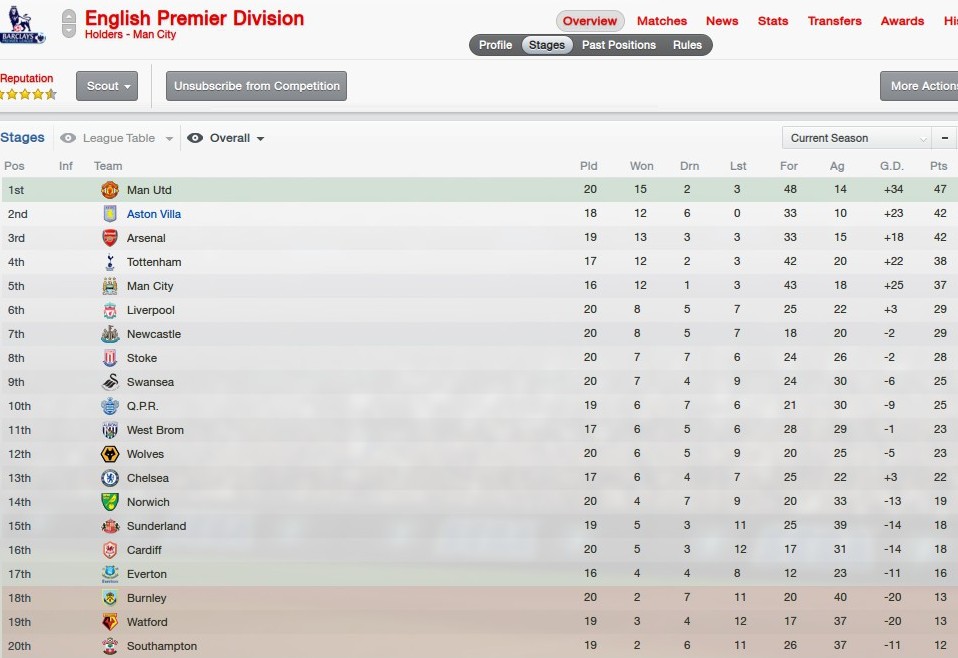958x658 pixels.
Task: Open the Overall filter dropdown
Action: coord(228,139)
